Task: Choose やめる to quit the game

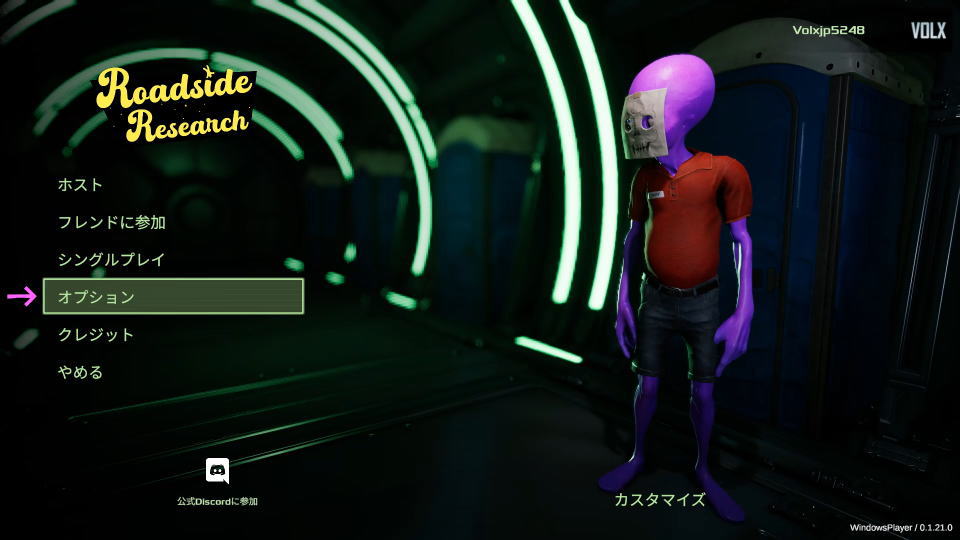Action: [81, 372]
